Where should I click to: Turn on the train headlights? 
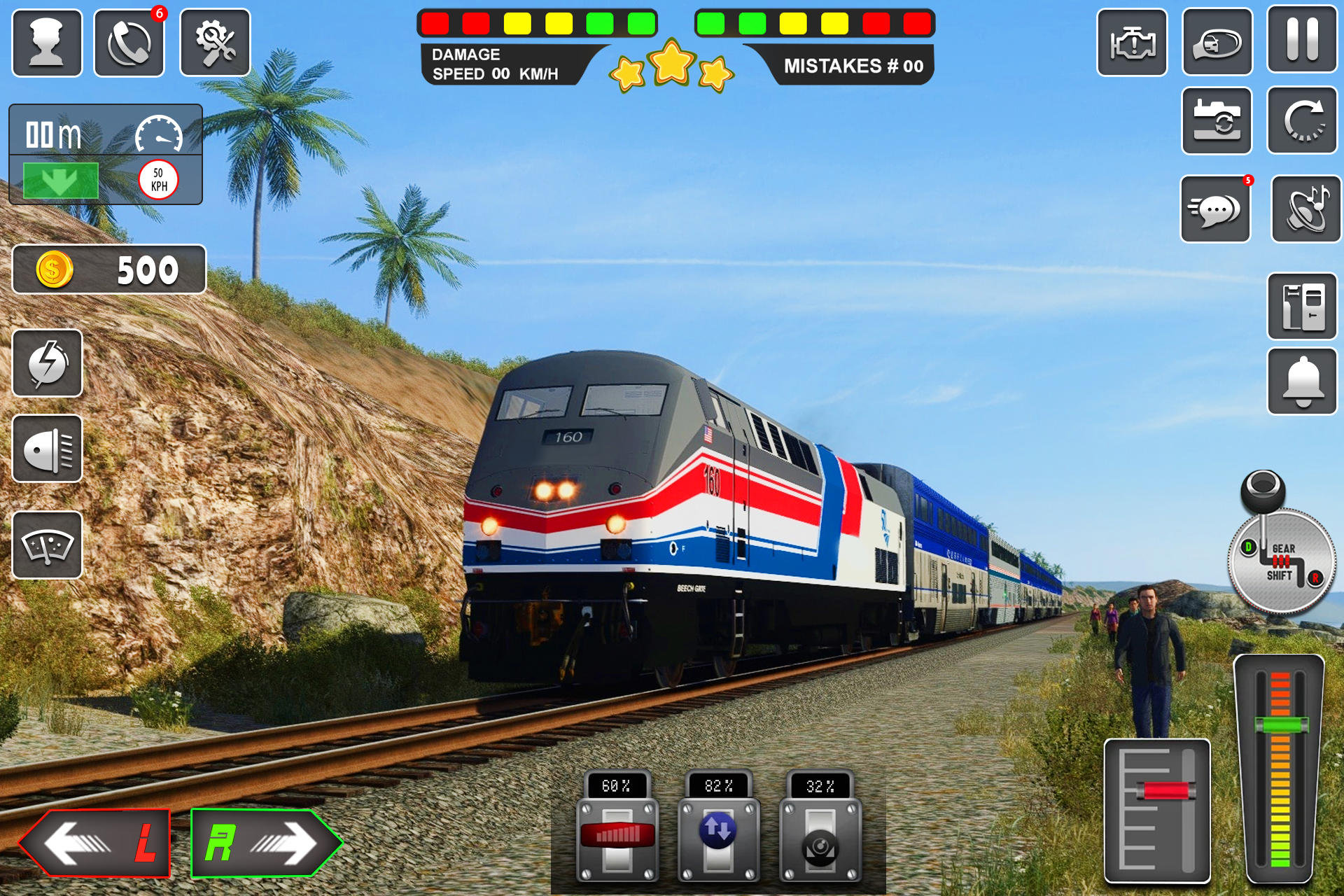[x=46, y=448]
